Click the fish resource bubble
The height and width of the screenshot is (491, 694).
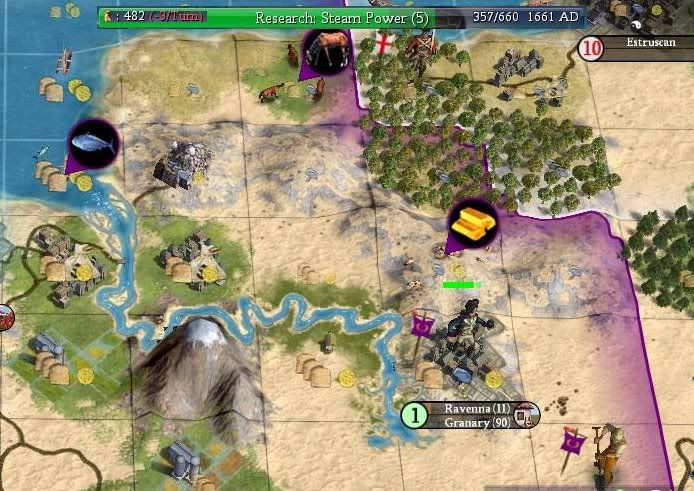point(93,147)
